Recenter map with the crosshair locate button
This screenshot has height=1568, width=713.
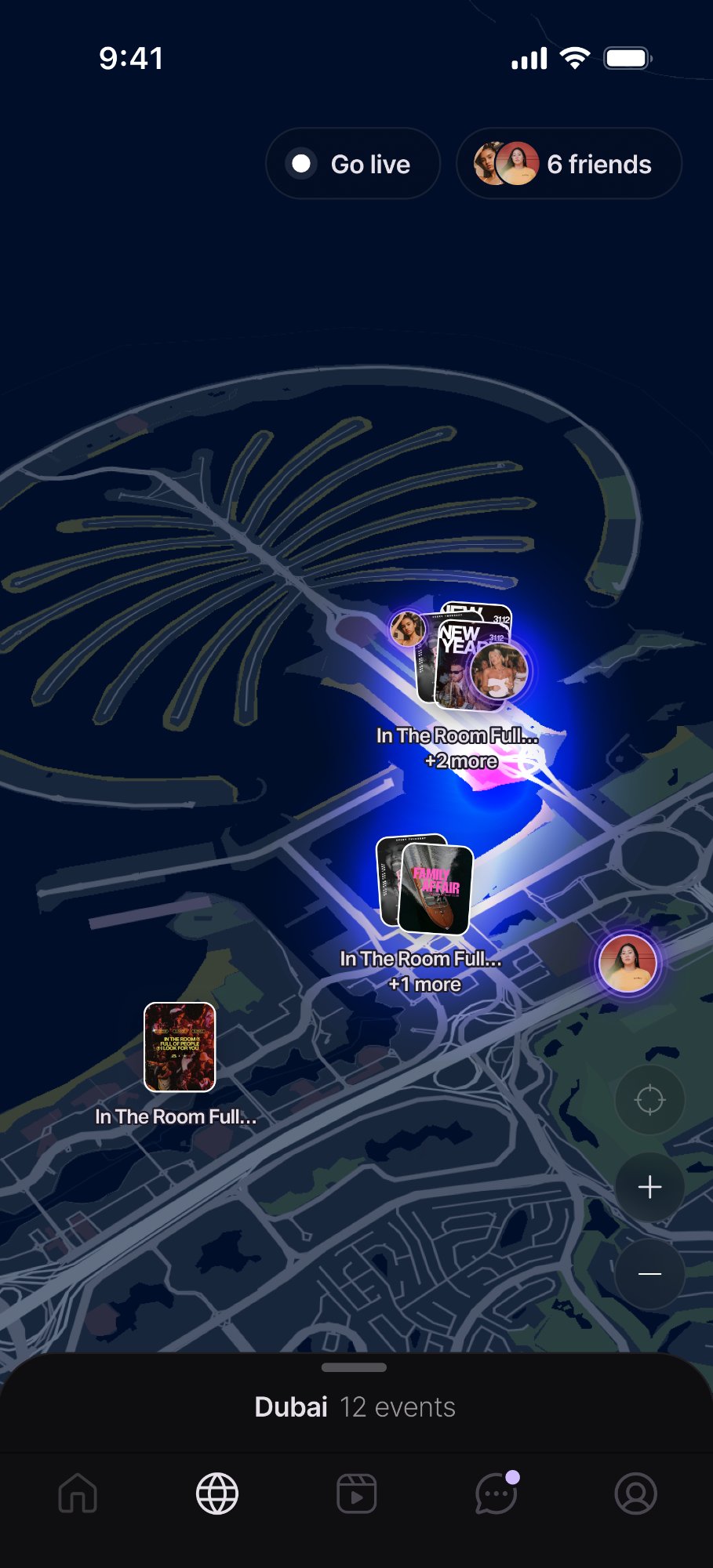[649, 1100]
